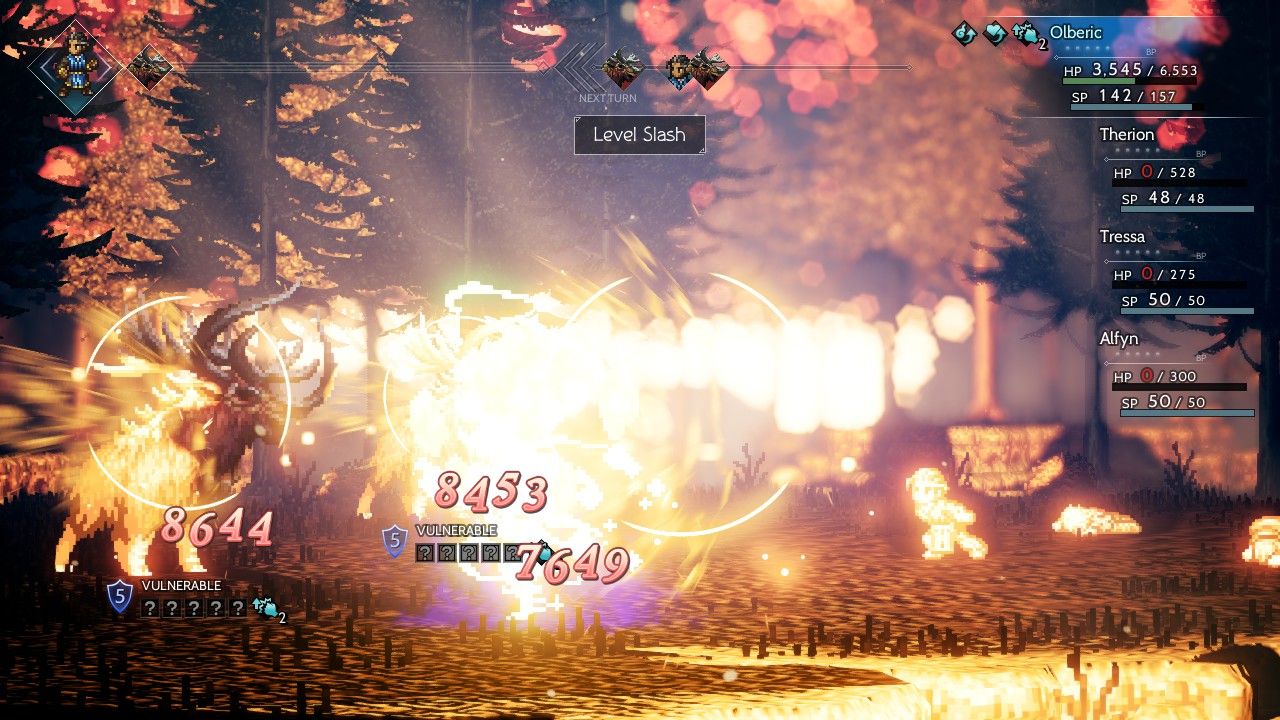
Task: Select Olberic's large current-turn portrait
Action: pos(75,66)
